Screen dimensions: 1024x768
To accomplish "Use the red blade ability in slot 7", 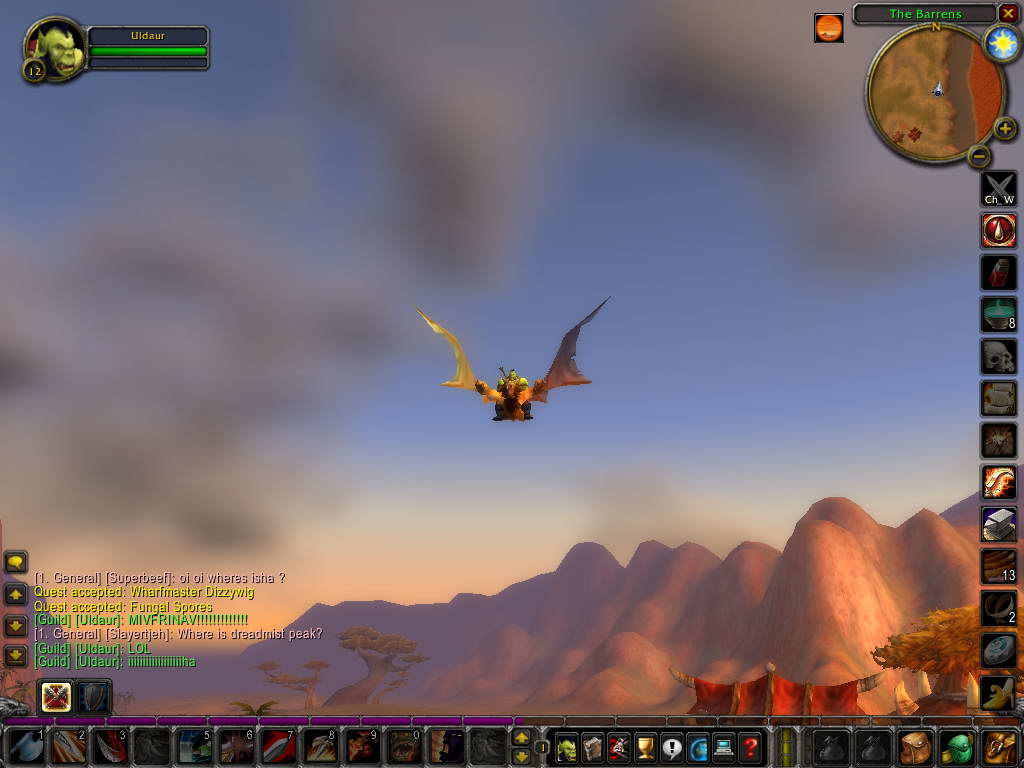I will 278,746.
